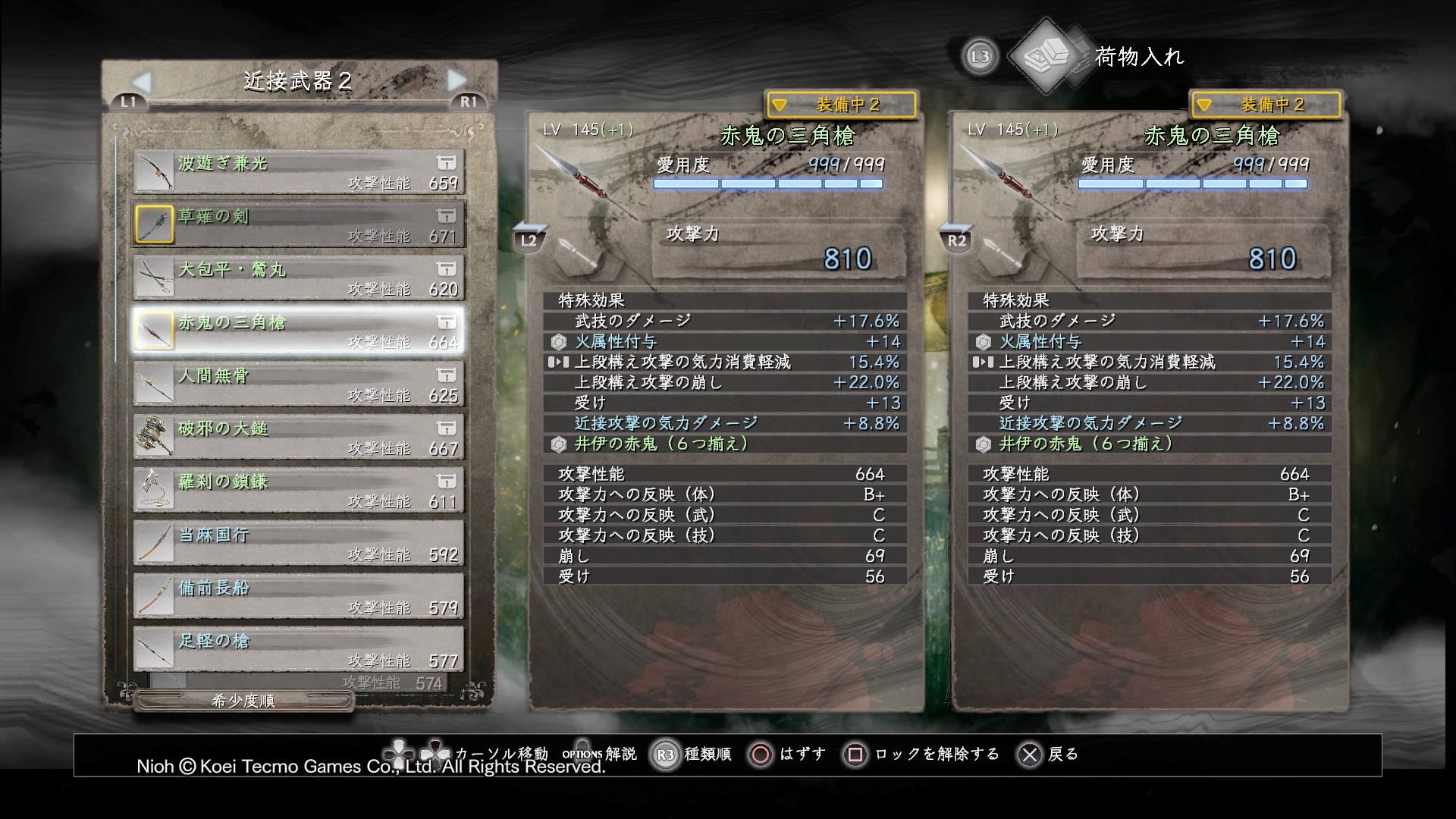The image size is (1456, 819).
Task: Click the 装備中2 tag on left panel
Action: 841,105
